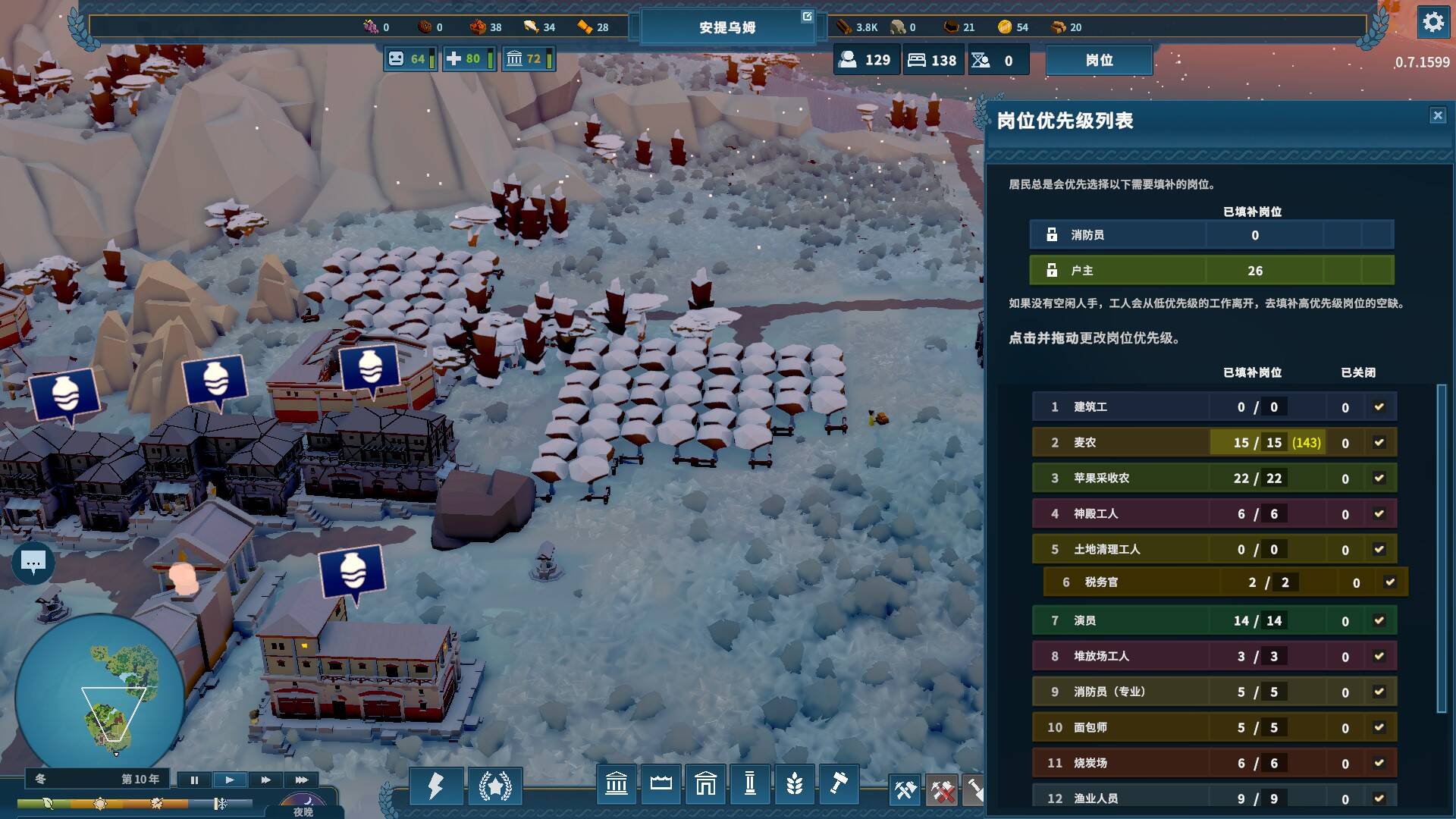This screenshot has width=1456, height=819.
Task: Toggle the 麦农 wheat farmer checkbox
Action: [x=1379, y=443]
